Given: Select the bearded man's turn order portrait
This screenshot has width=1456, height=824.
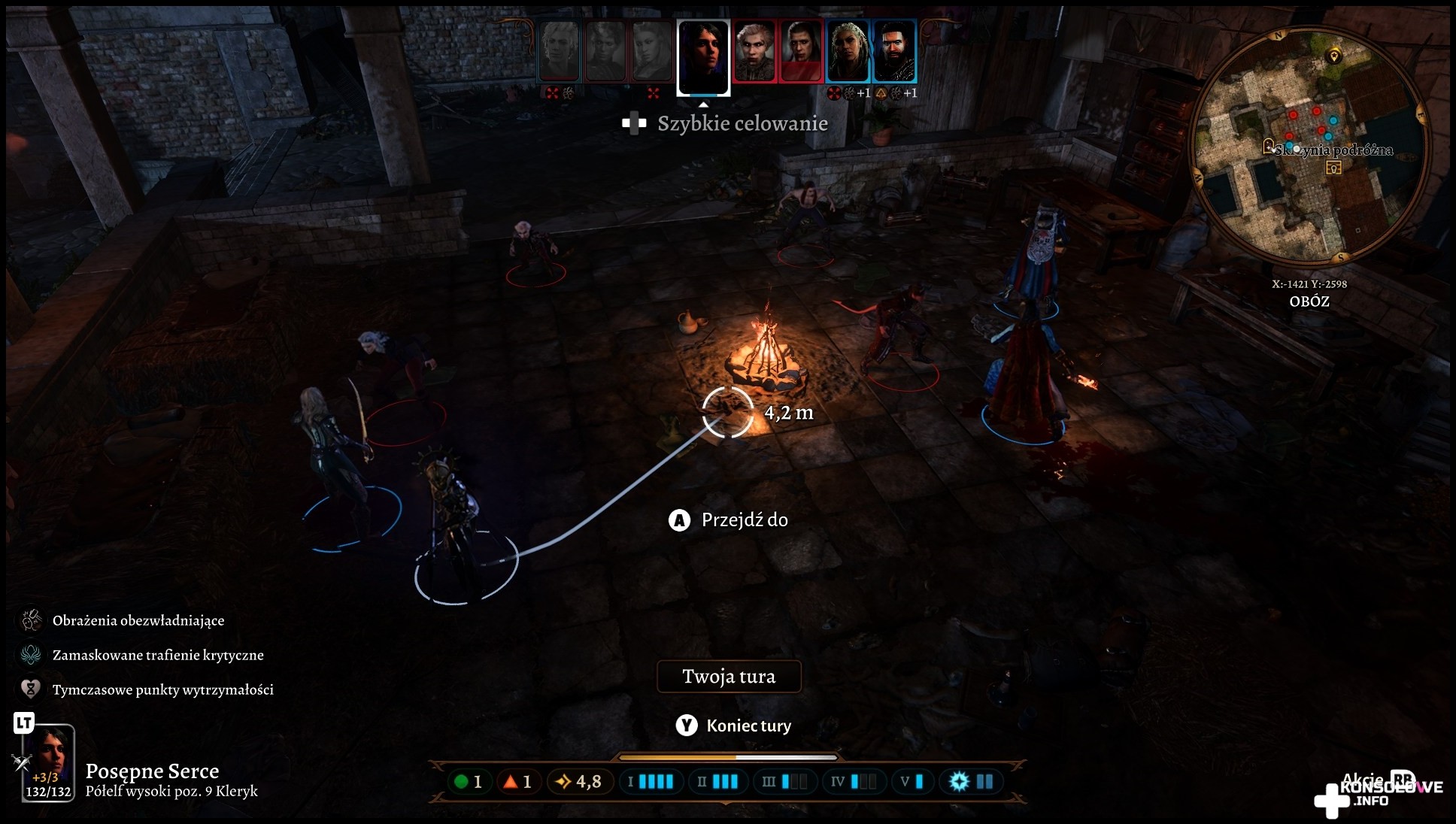Looking at the screenshot, I should [x=895, y=51].
